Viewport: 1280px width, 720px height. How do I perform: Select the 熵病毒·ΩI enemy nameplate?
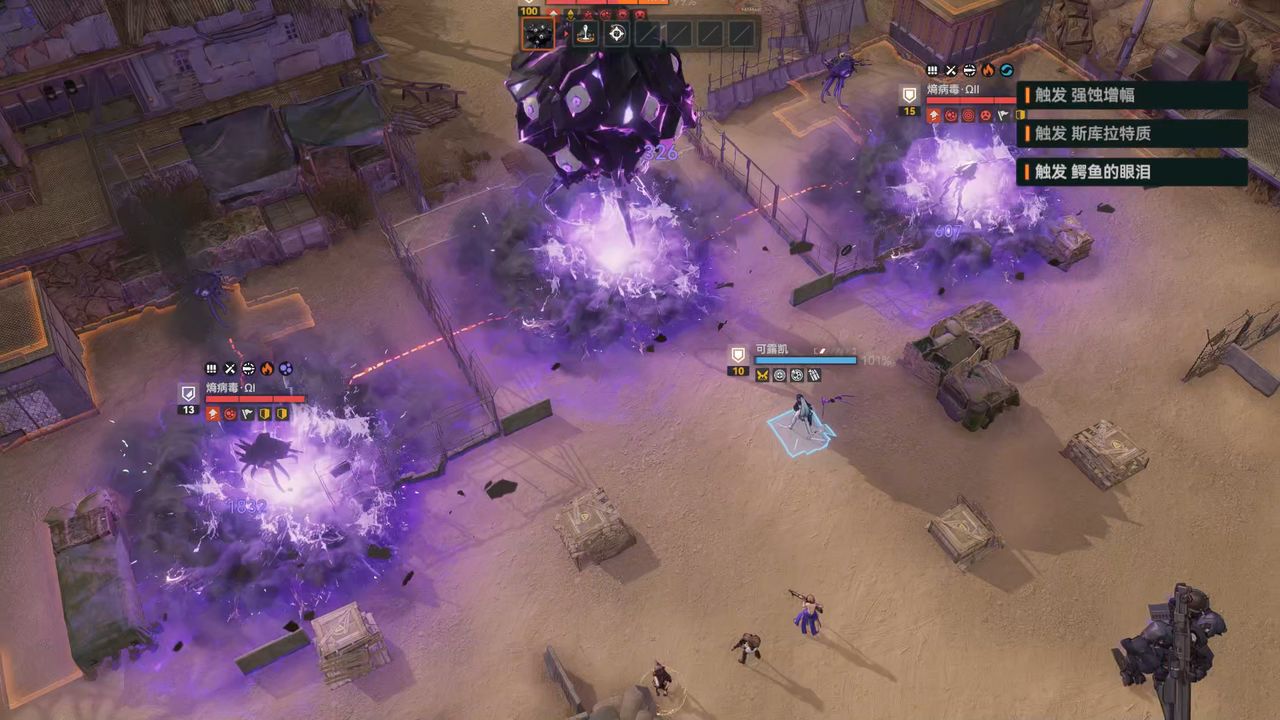[x=231, y=388]
